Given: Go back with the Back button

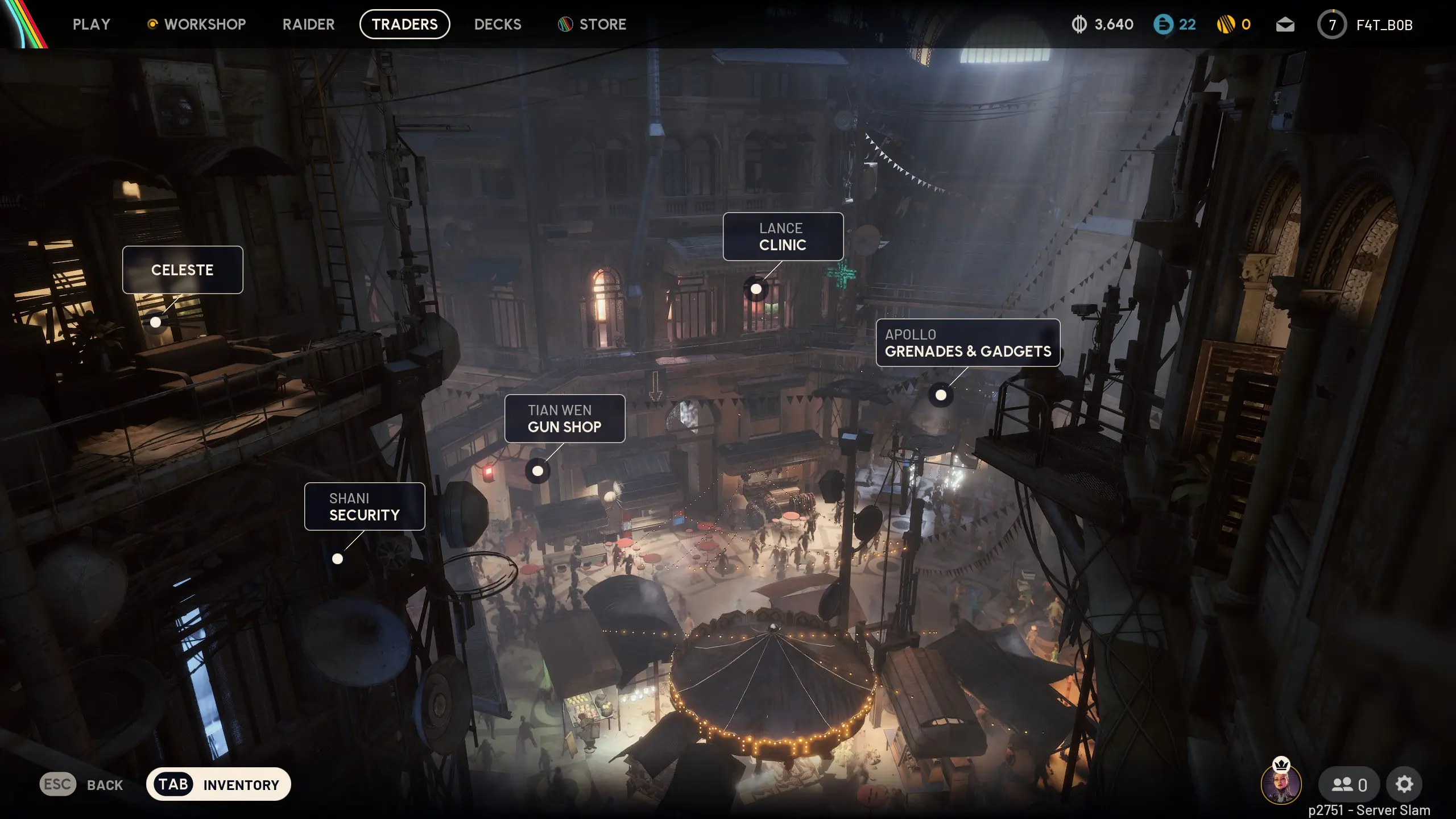Looking at the screenshot, I should tap(82, 785).
